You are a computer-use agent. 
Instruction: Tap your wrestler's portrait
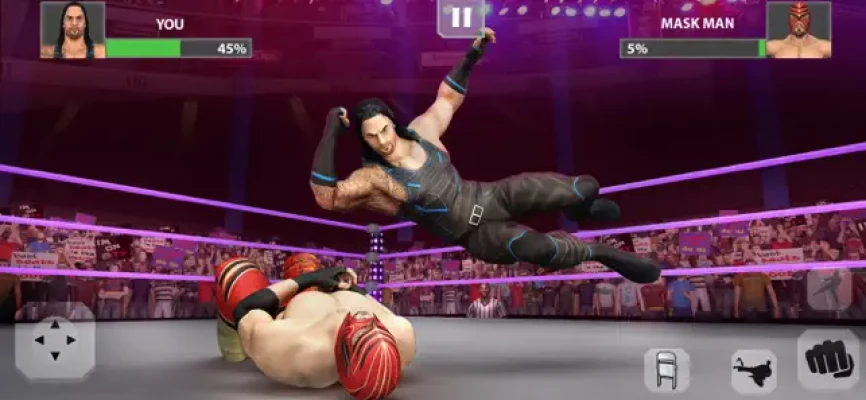tap(72, 30)
